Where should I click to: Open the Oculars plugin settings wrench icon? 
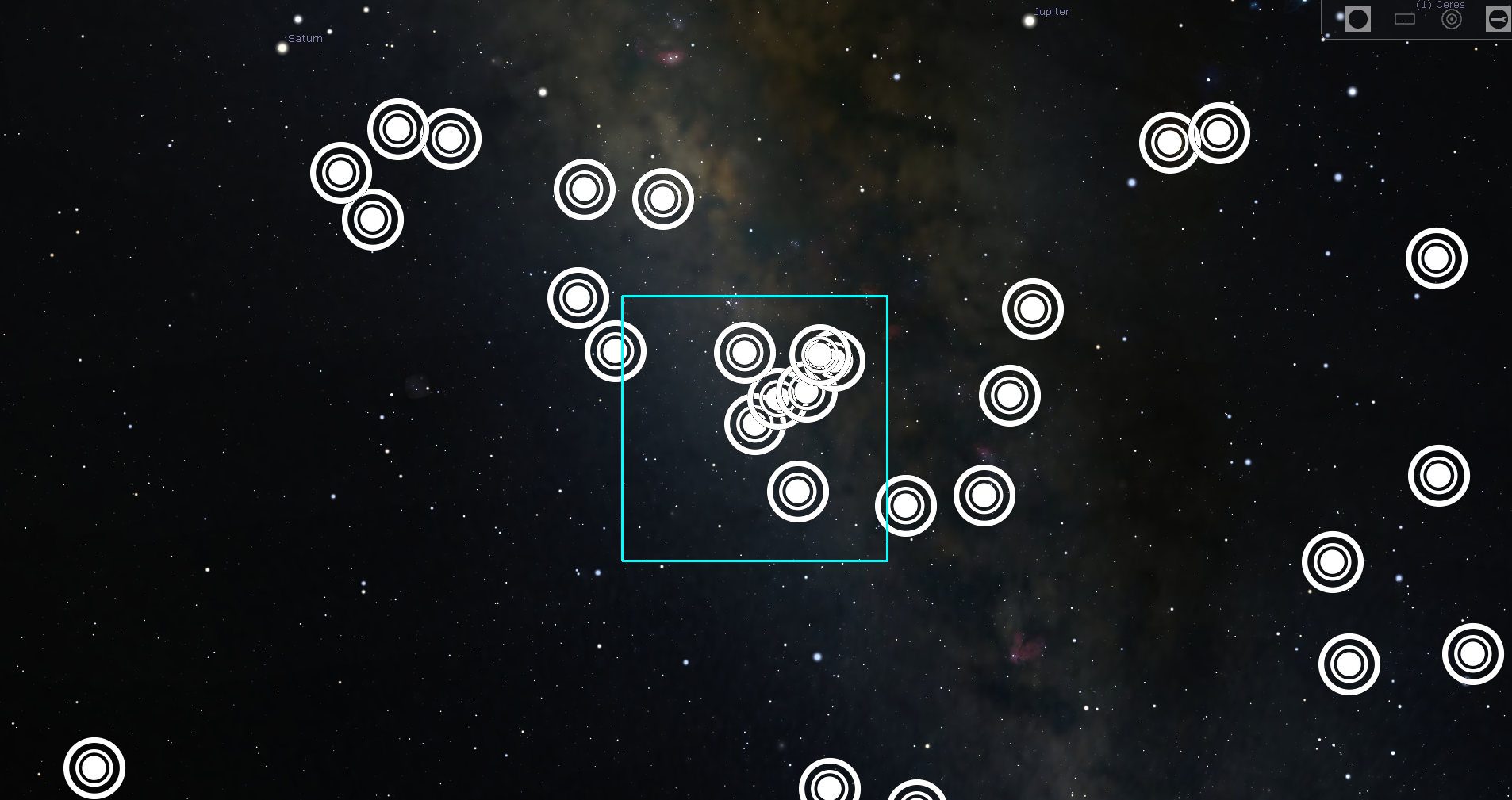point(1499,19)
